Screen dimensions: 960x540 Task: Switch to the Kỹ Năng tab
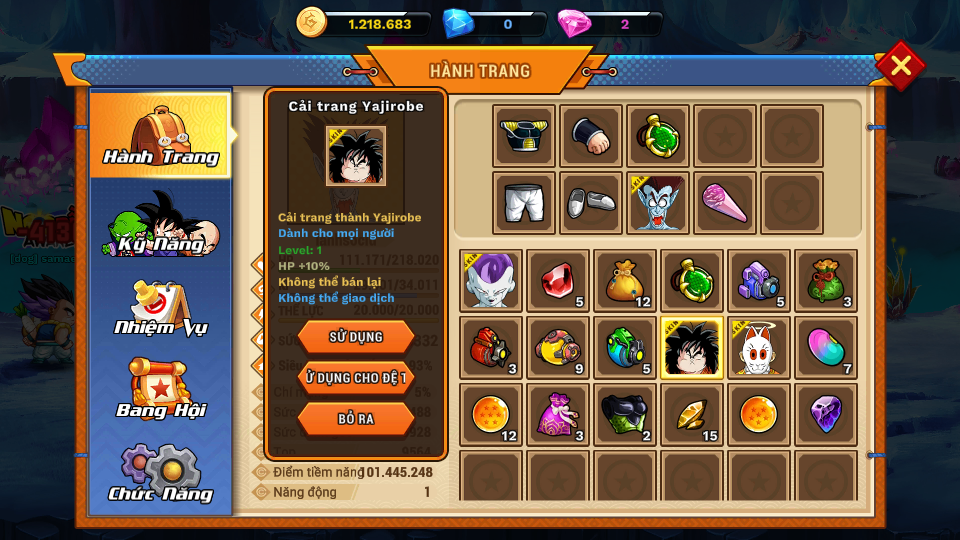pos(161,225)
